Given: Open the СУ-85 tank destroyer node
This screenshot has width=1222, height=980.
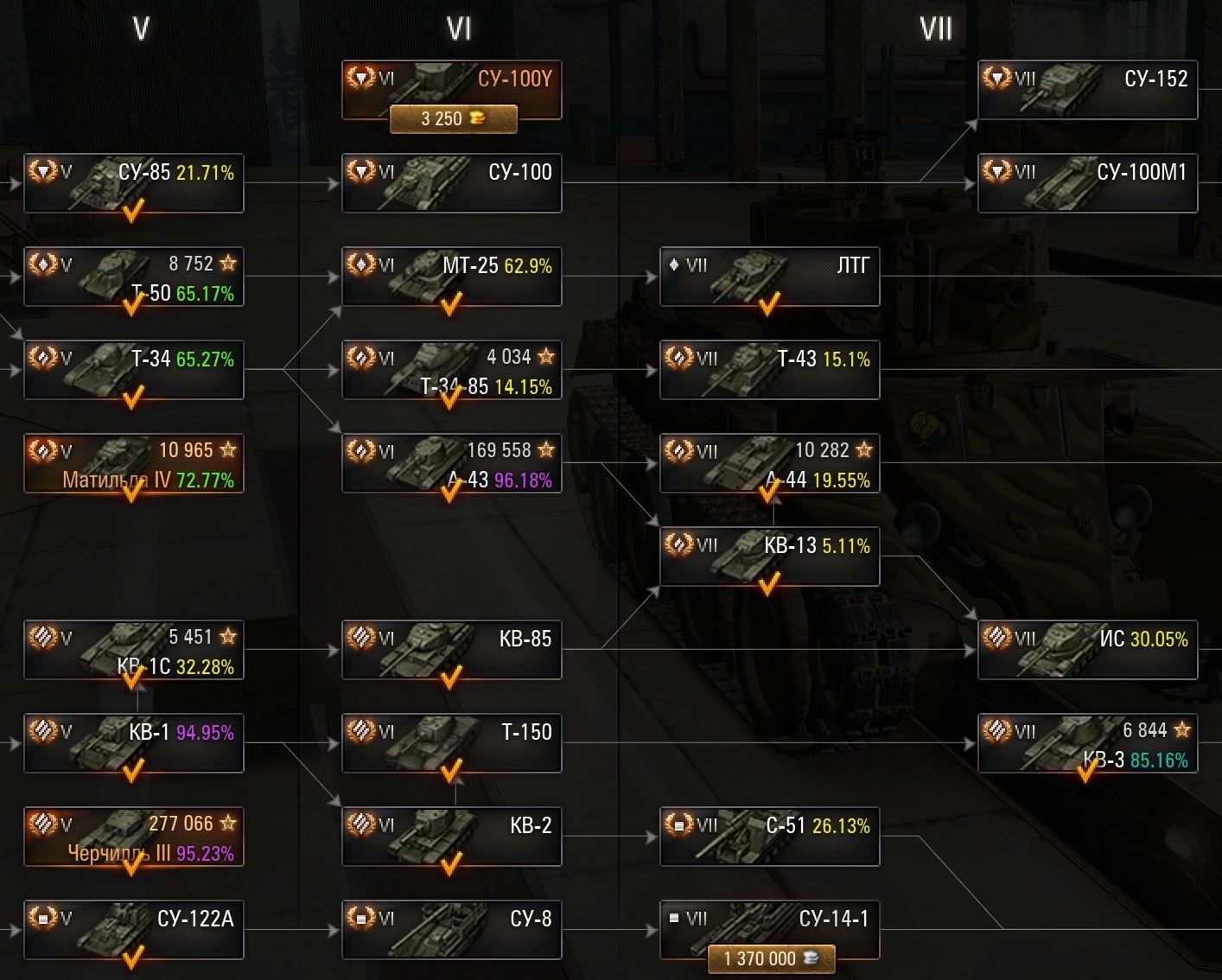Looking at the screenshot, I should pos(134,183).
